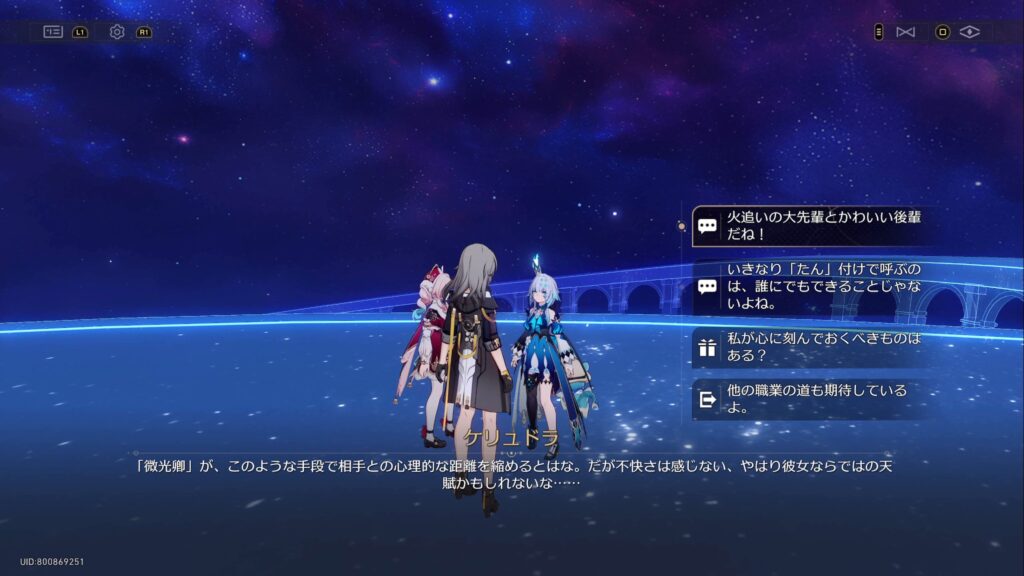Open the dialogue log icon
The height and width of the screenshot is (576, 1024).
(53, 32)
